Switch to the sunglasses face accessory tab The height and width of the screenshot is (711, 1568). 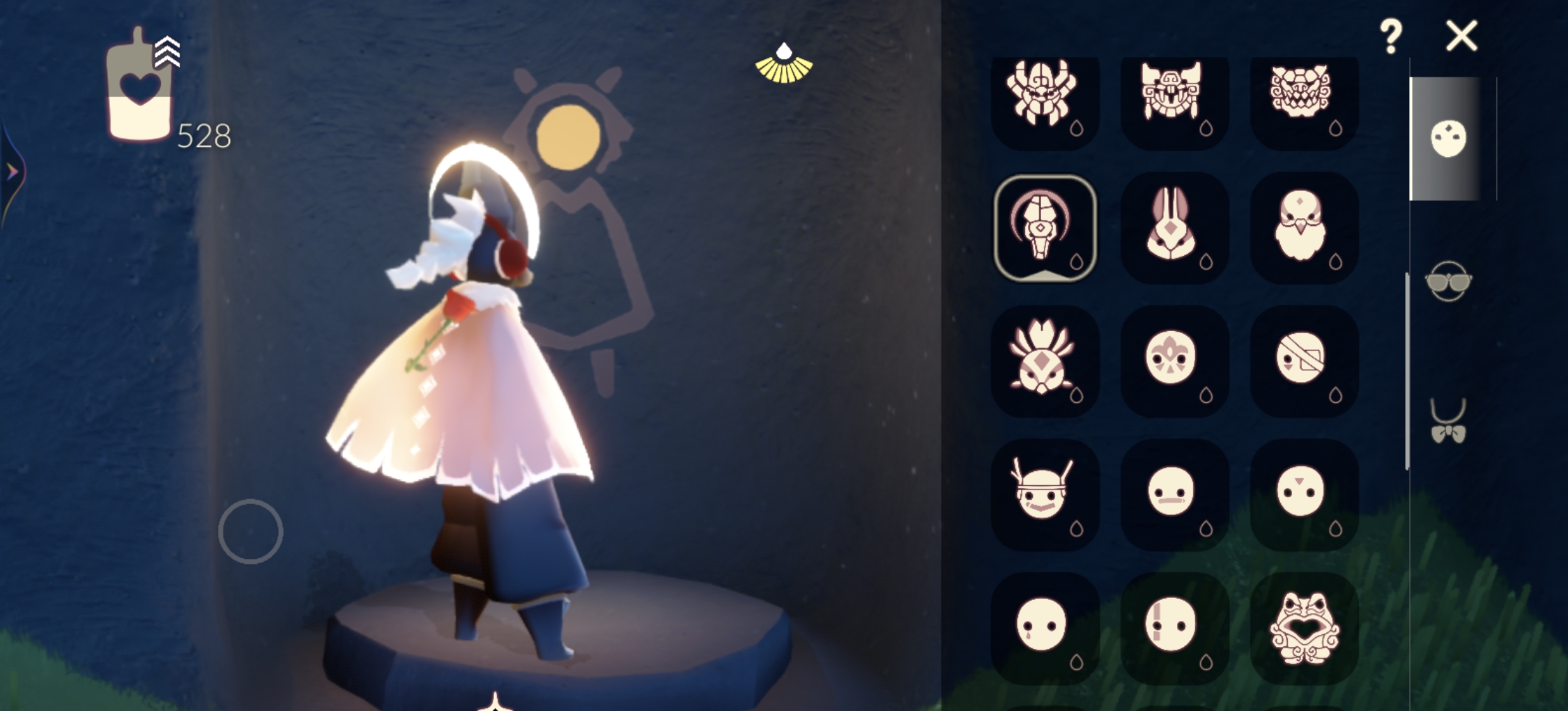point(1447,281)
